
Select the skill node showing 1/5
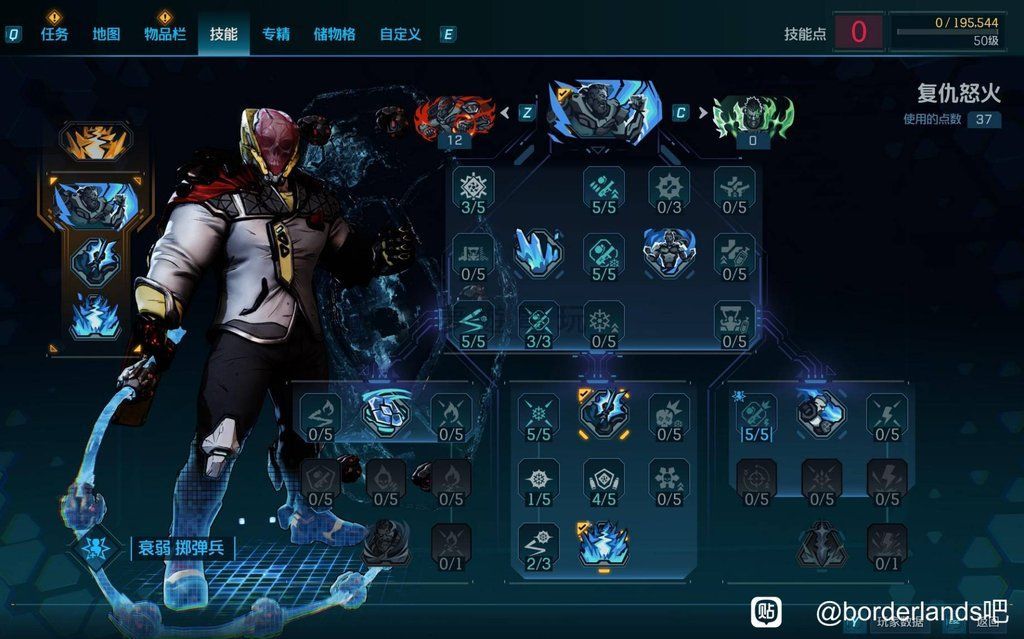pyautogui.click(x=538, y=480)
